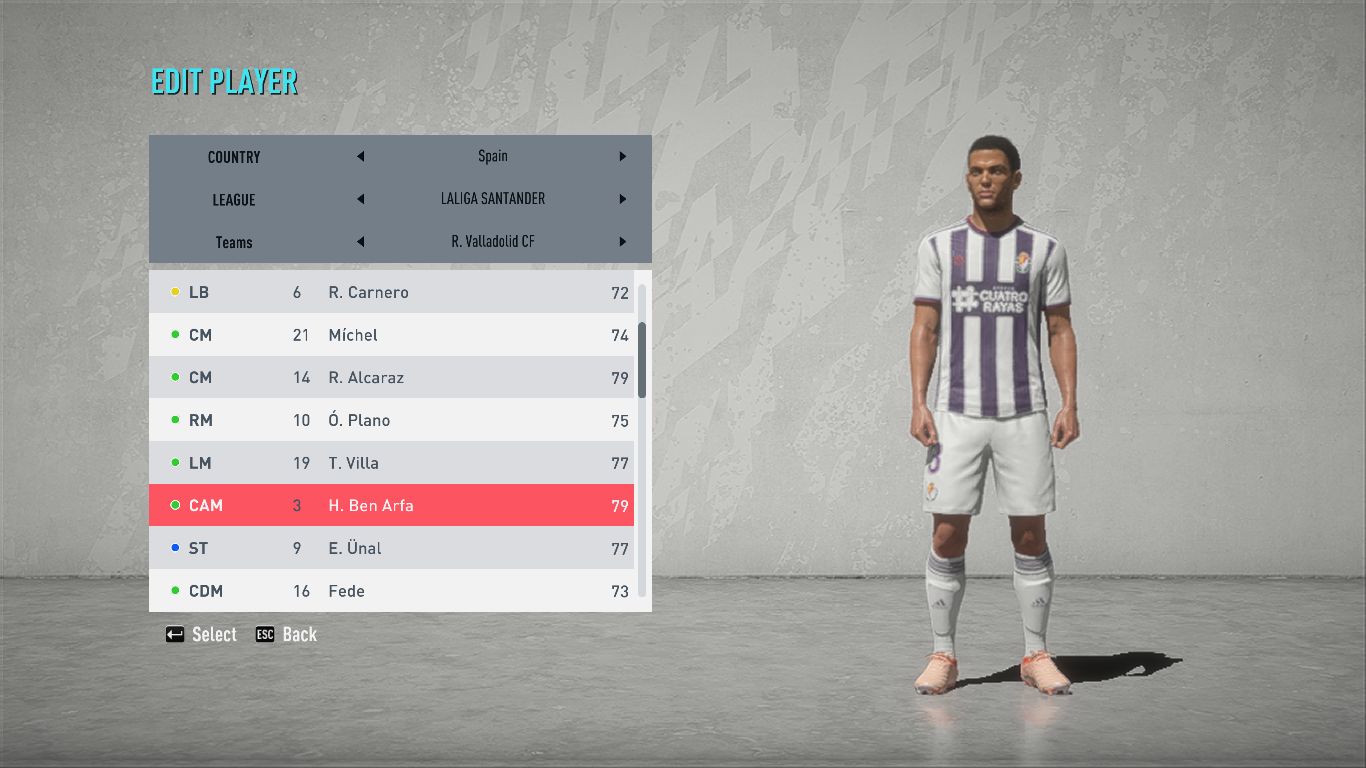Pick Fede from the player list

coord(390,591)
